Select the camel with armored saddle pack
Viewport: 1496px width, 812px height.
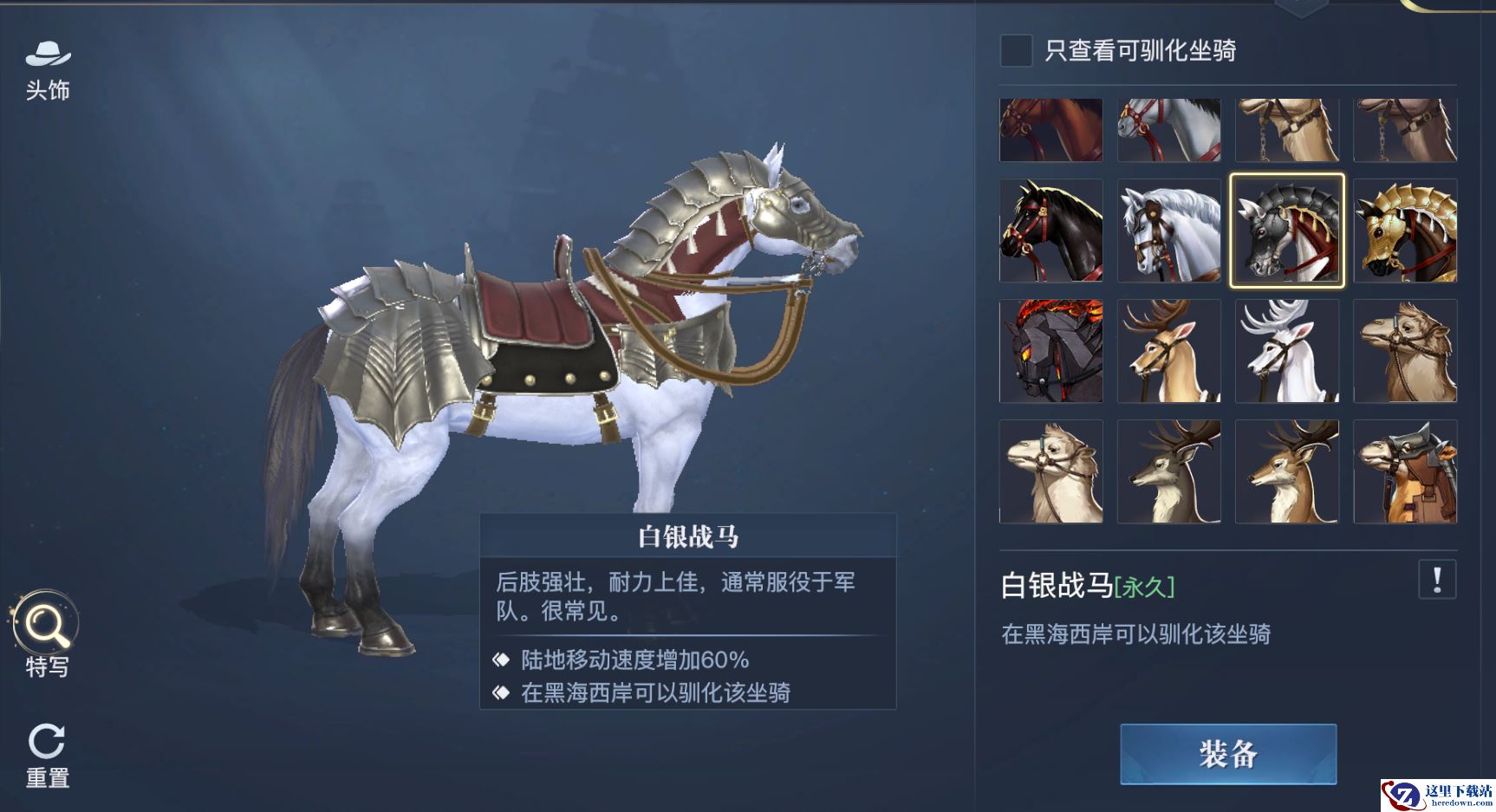(1405, 471)
